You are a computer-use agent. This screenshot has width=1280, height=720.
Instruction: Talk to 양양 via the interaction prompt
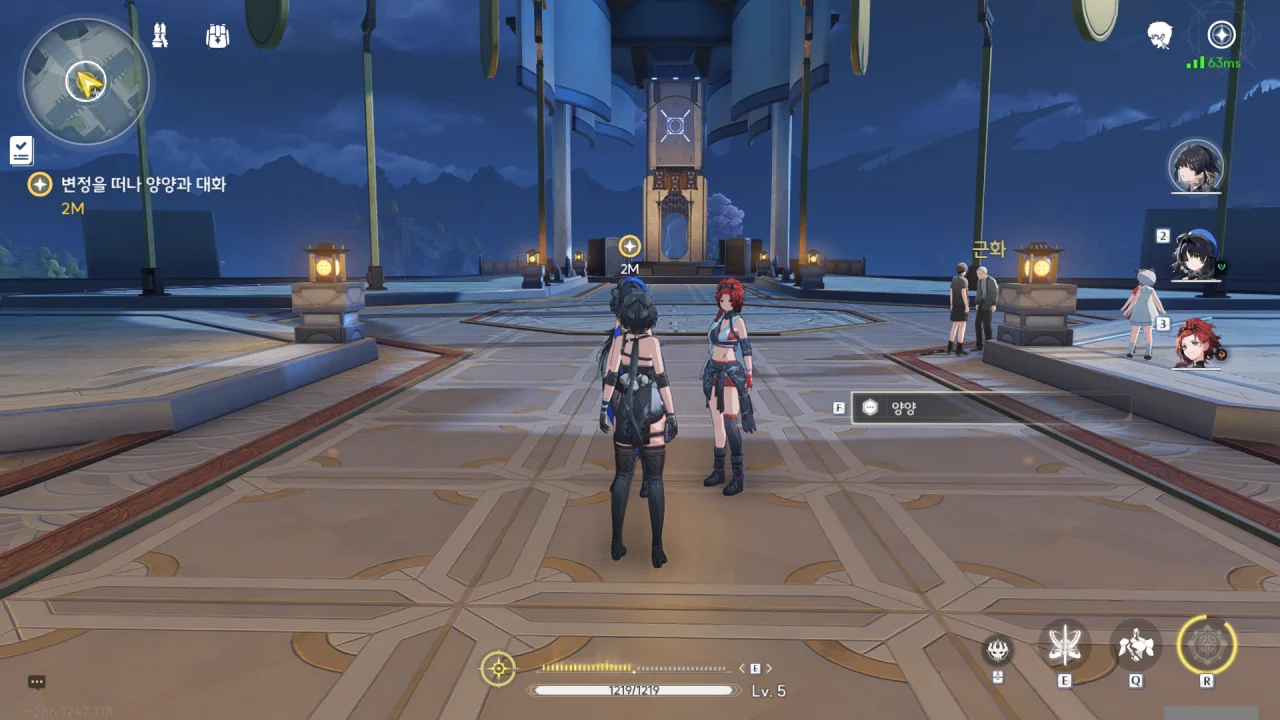990,407
